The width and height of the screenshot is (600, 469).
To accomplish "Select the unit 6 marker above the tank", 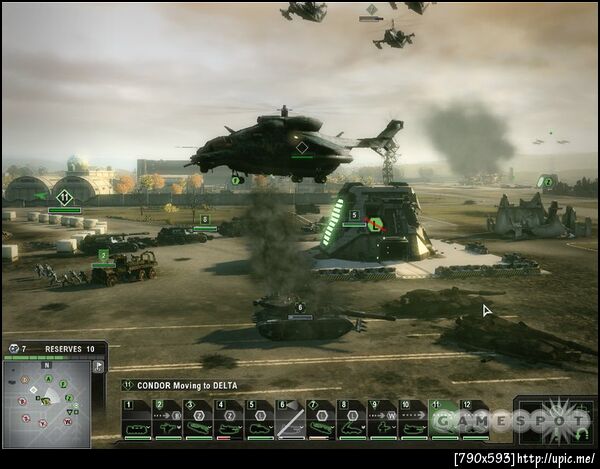I will [x=300, y=307].
